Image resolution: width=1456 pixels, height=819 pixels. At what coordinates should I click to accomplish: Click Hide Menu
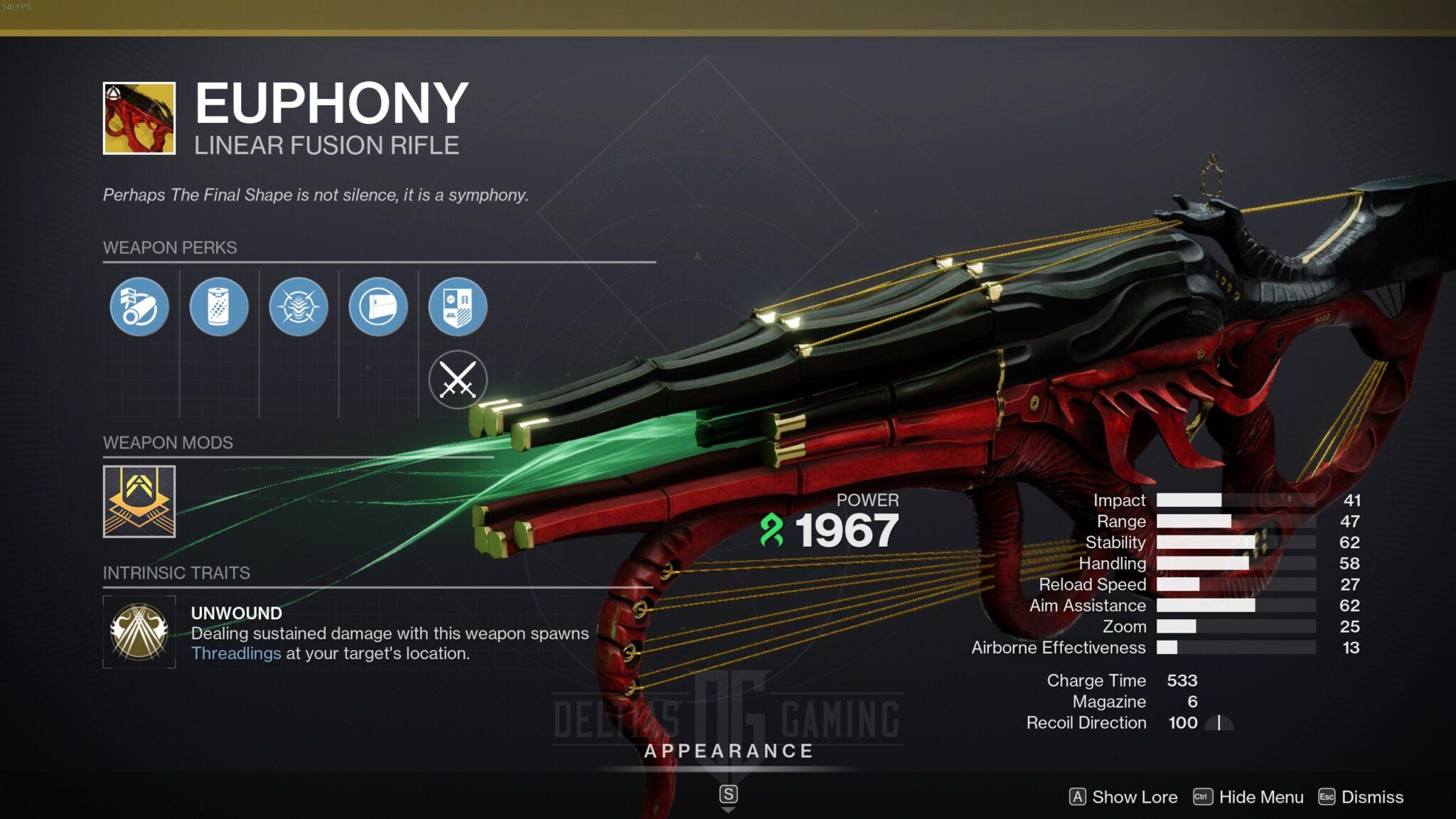(1261, 797)
